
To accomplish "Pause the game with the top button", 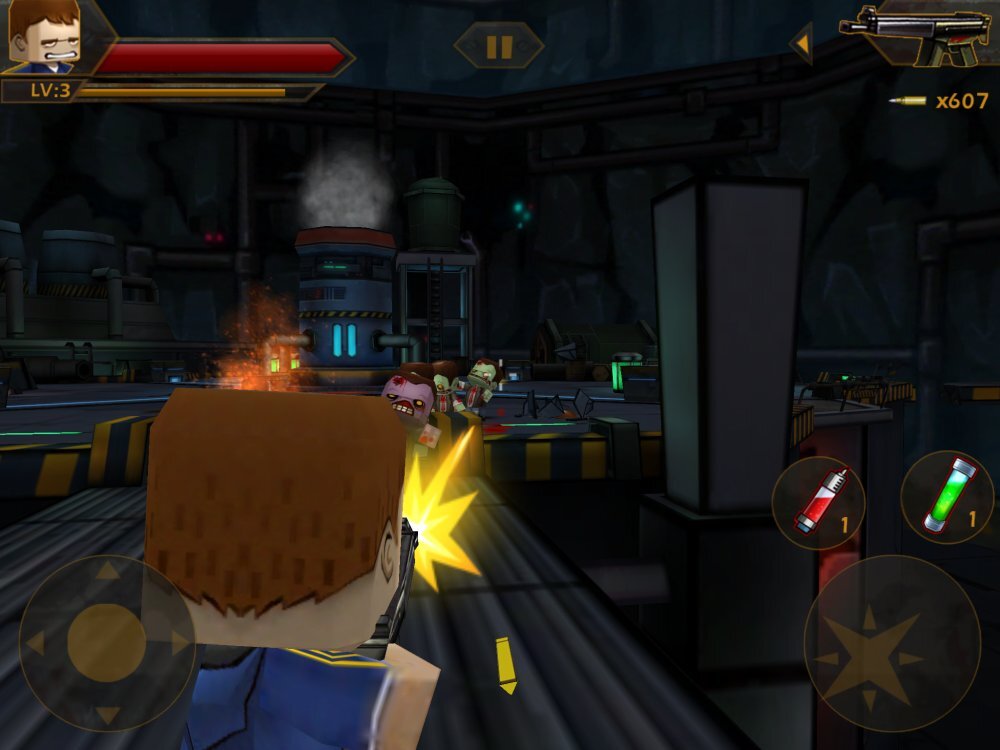I will (499, 45).
